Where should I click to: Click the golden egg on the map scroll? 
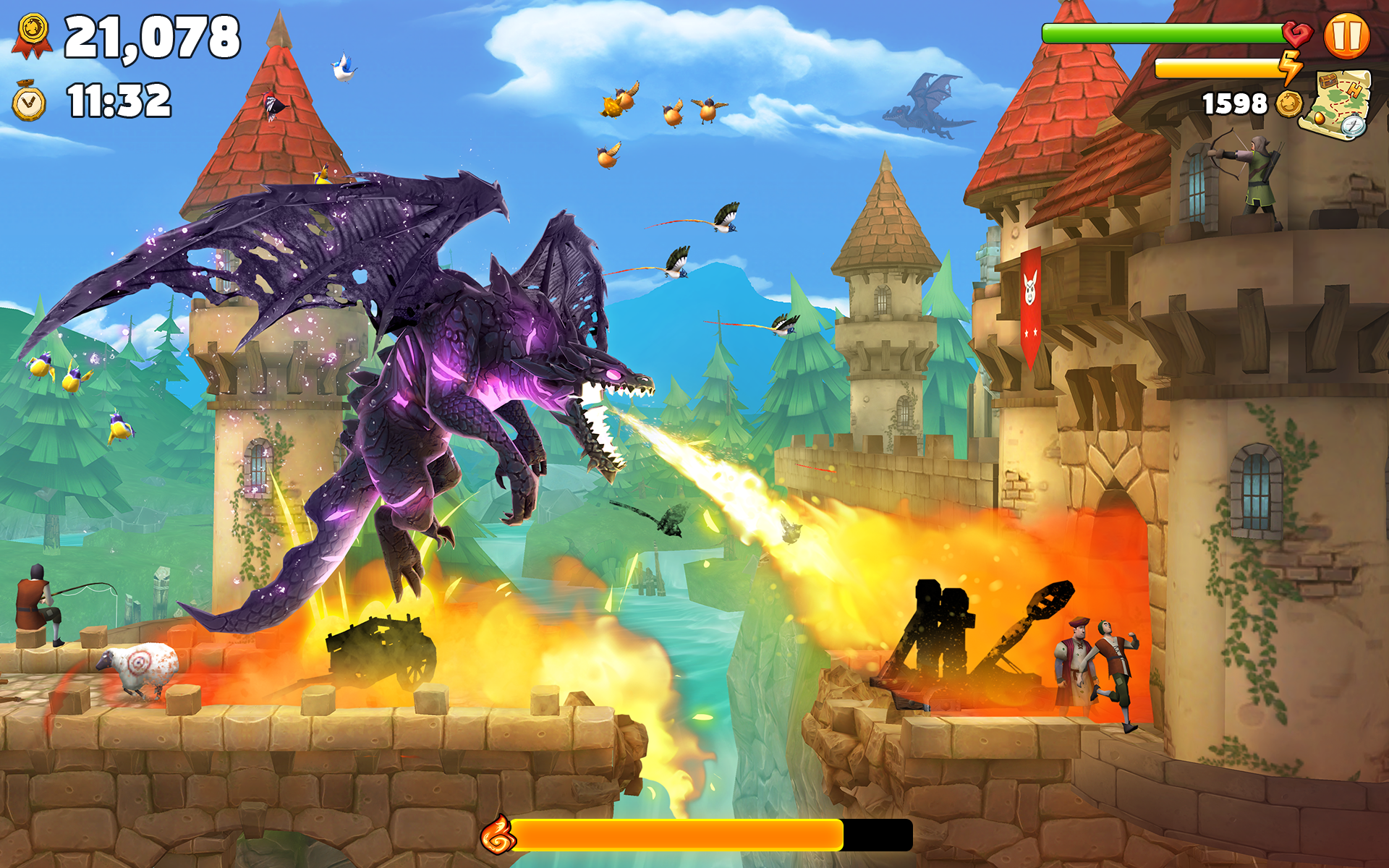(1320, 119)
